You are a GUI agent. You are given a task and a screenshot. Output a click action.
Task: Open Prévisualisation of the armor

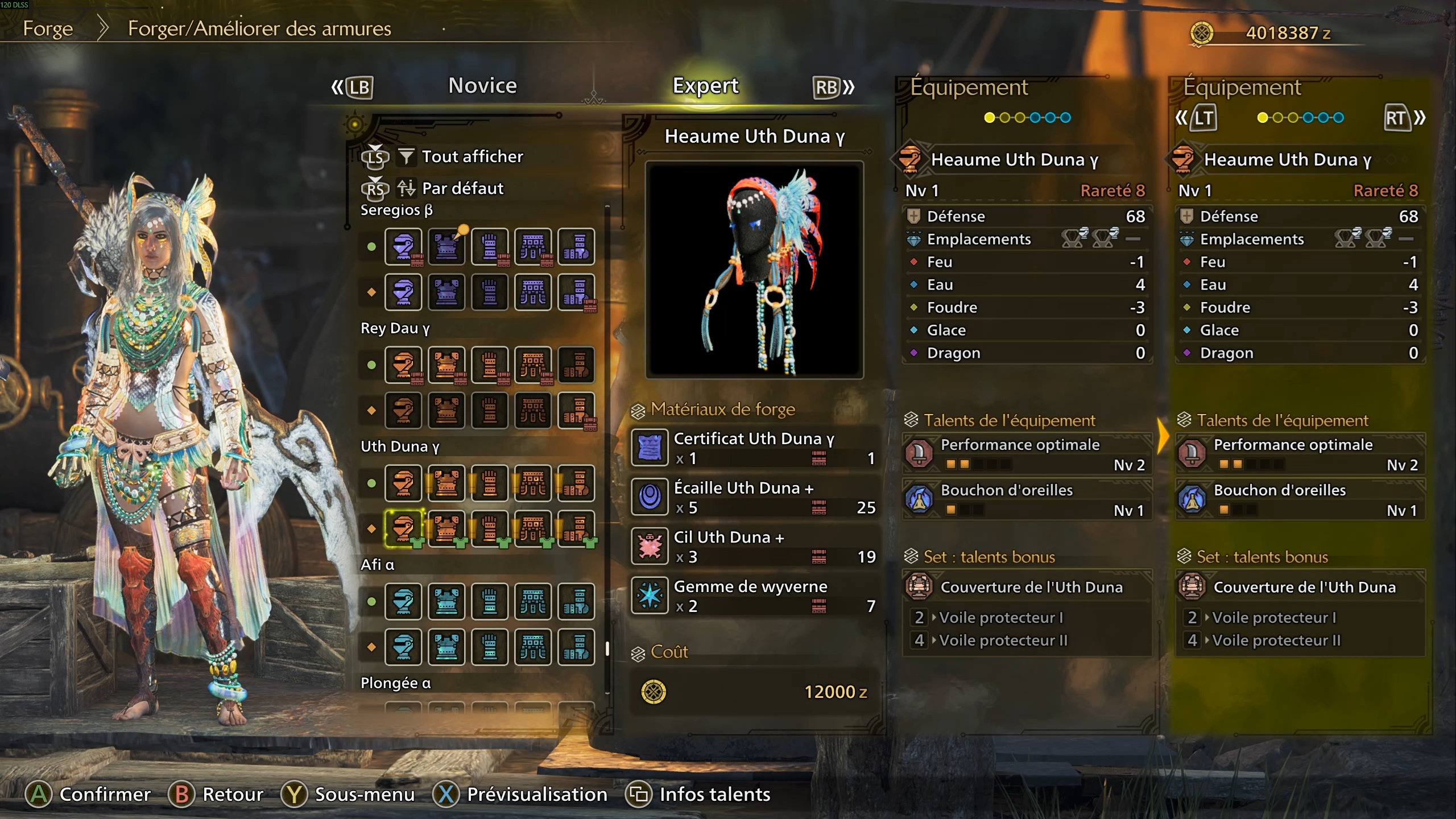tap(522, 794)
